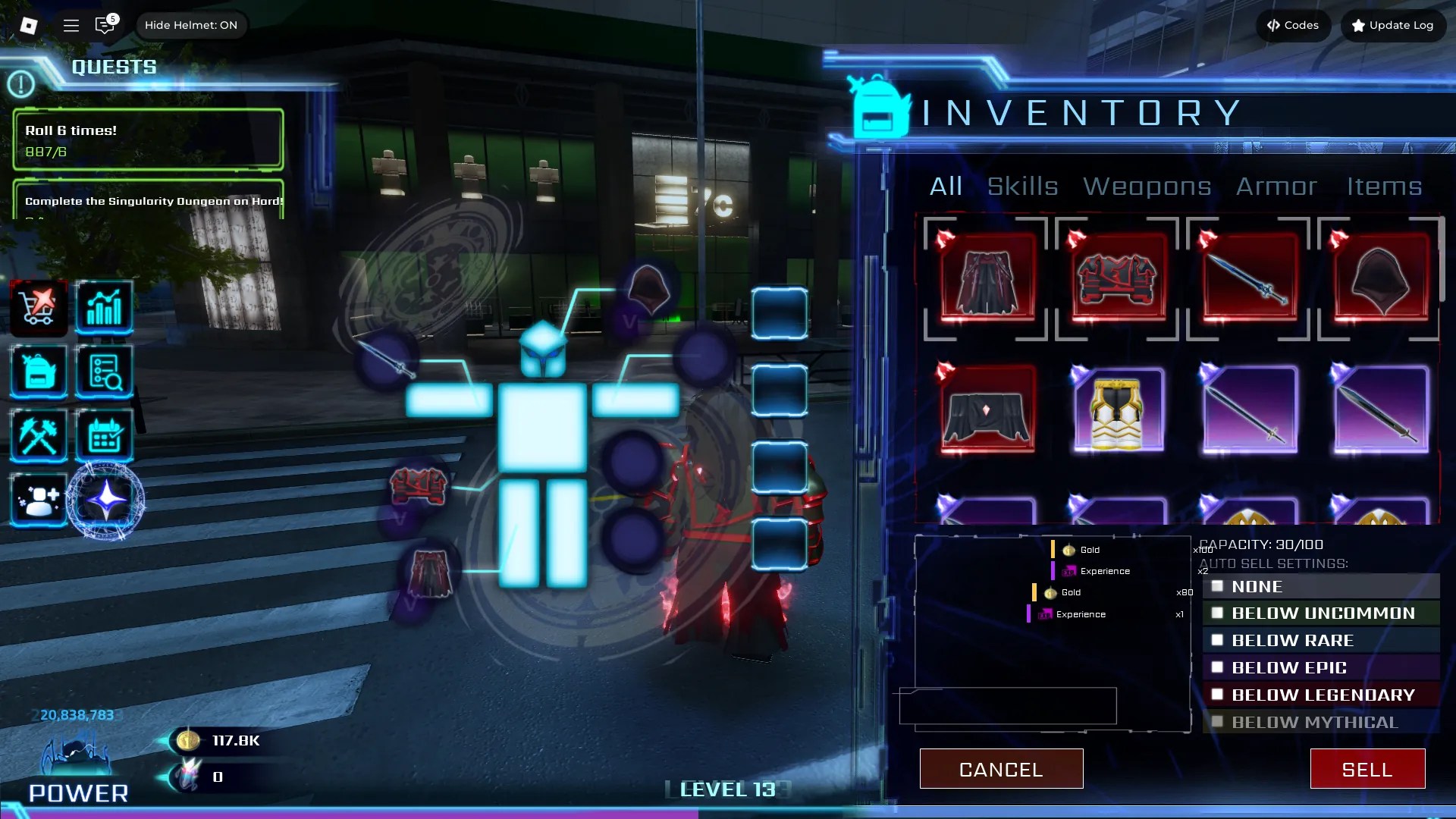1456x819 pixels.
Task: Click the chat bubble with 5 notifications
Action: (105, 25)
